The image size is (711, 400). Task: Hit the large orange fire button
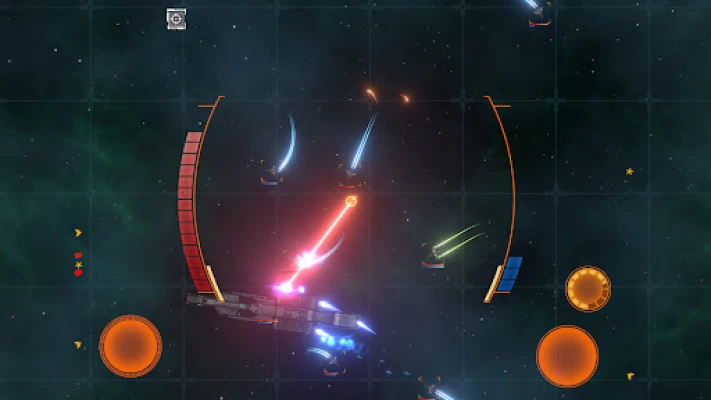pyautogui.click(x=567, y=355)
